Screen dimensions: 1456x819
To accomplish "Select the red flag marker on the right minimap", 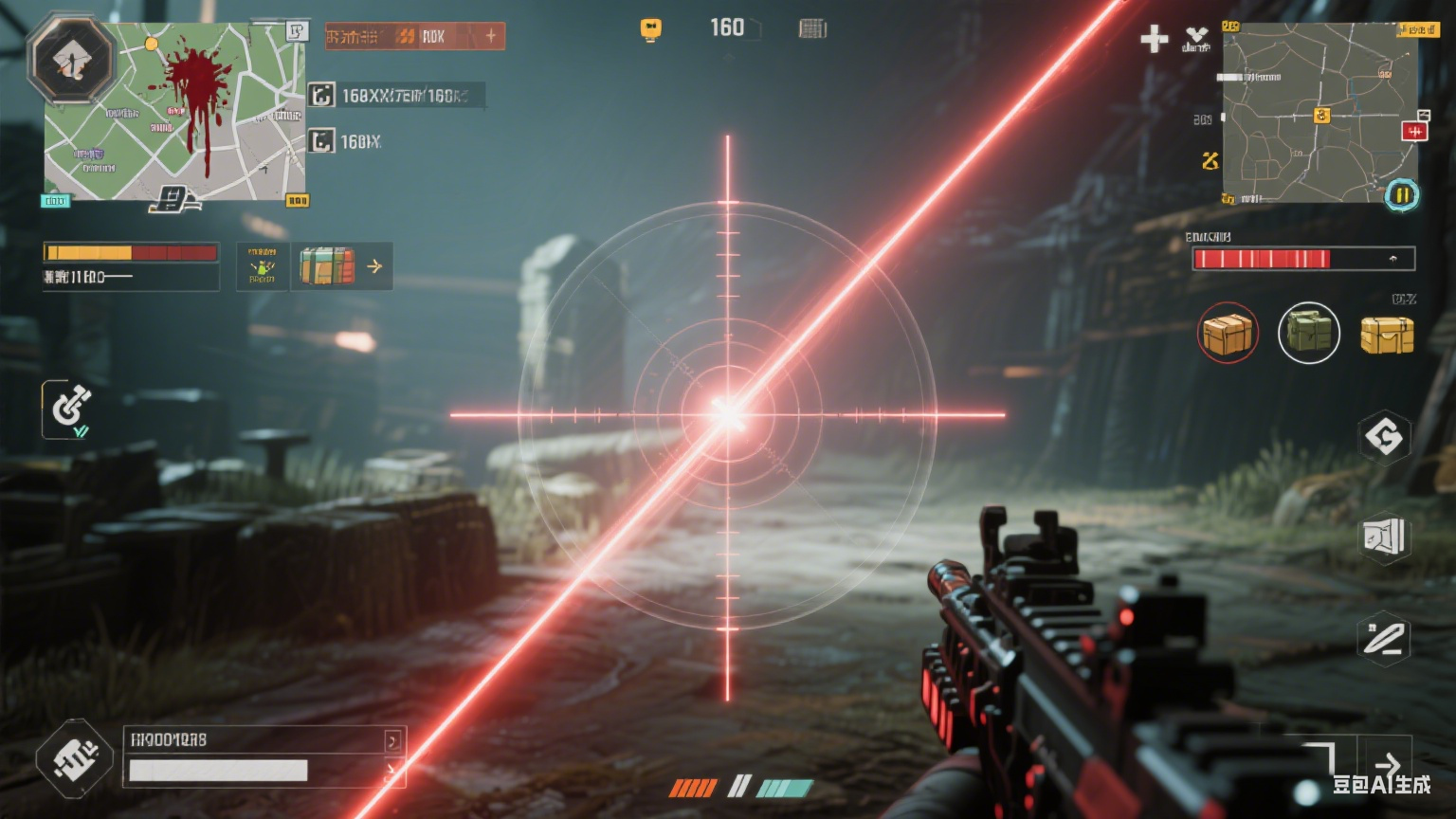I will (x=1413, y=131).
